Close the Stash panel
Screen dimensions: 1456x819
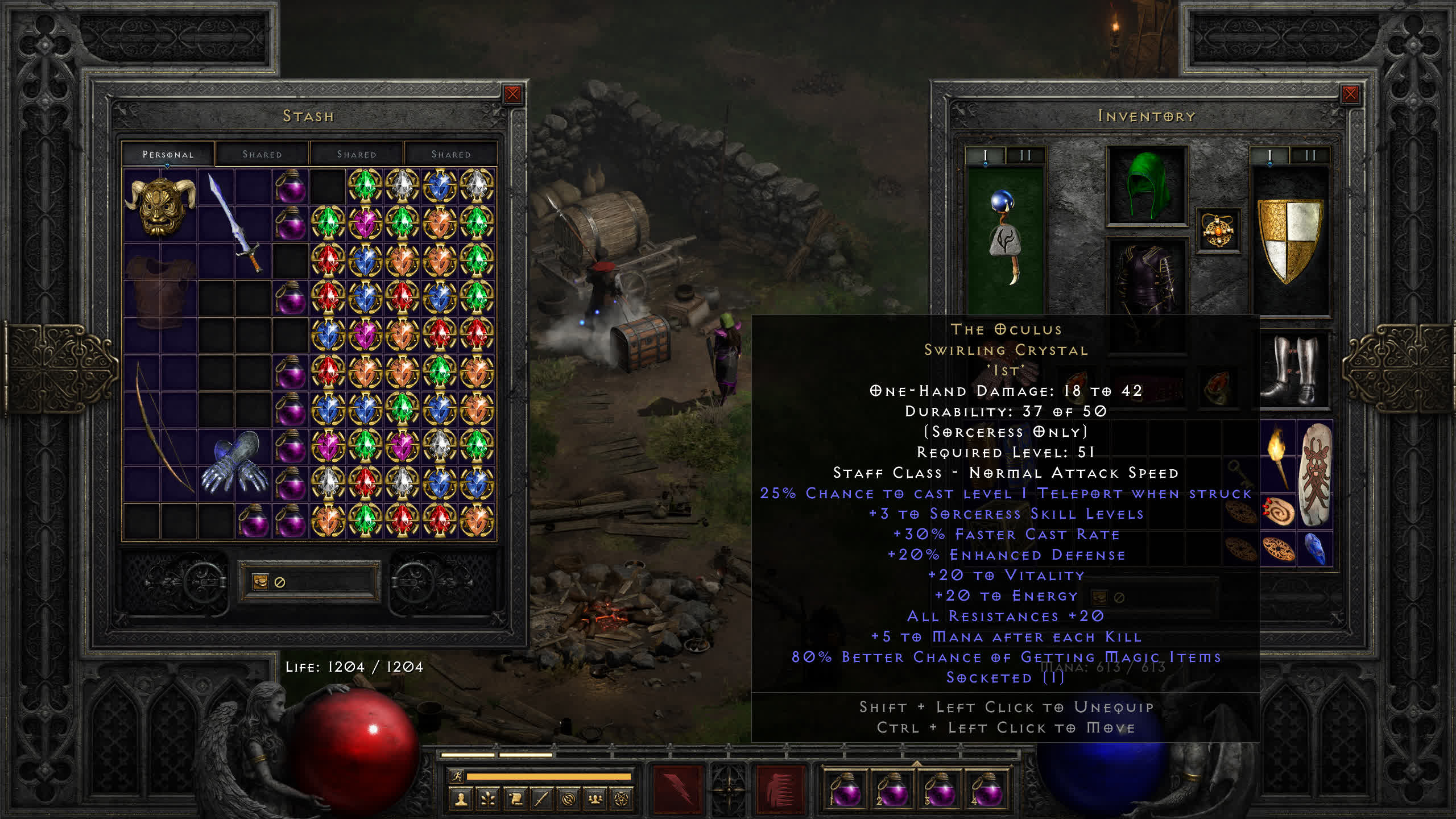tap(512, 94)
